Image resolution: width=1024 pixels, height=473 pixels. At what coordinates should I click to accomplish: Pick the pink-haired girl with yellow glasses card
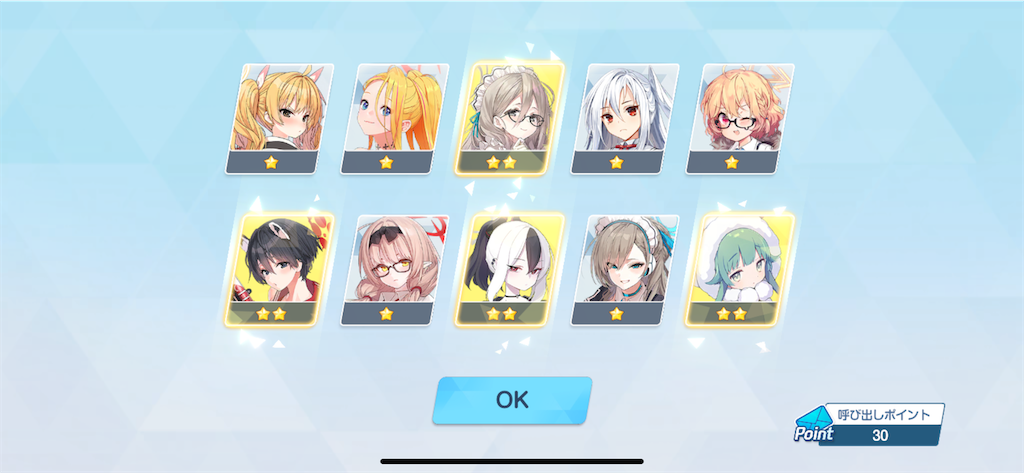pyautogui.click(x=394, y=268)
